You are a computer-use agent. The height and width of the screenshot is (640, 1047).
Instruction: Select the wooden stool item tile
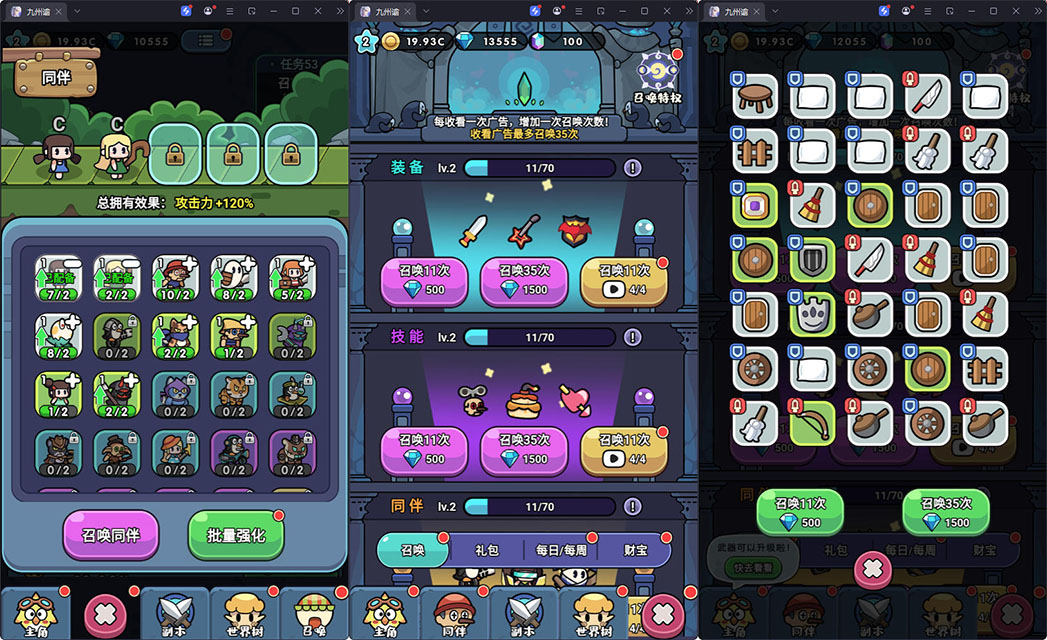(x=756, y=96)
